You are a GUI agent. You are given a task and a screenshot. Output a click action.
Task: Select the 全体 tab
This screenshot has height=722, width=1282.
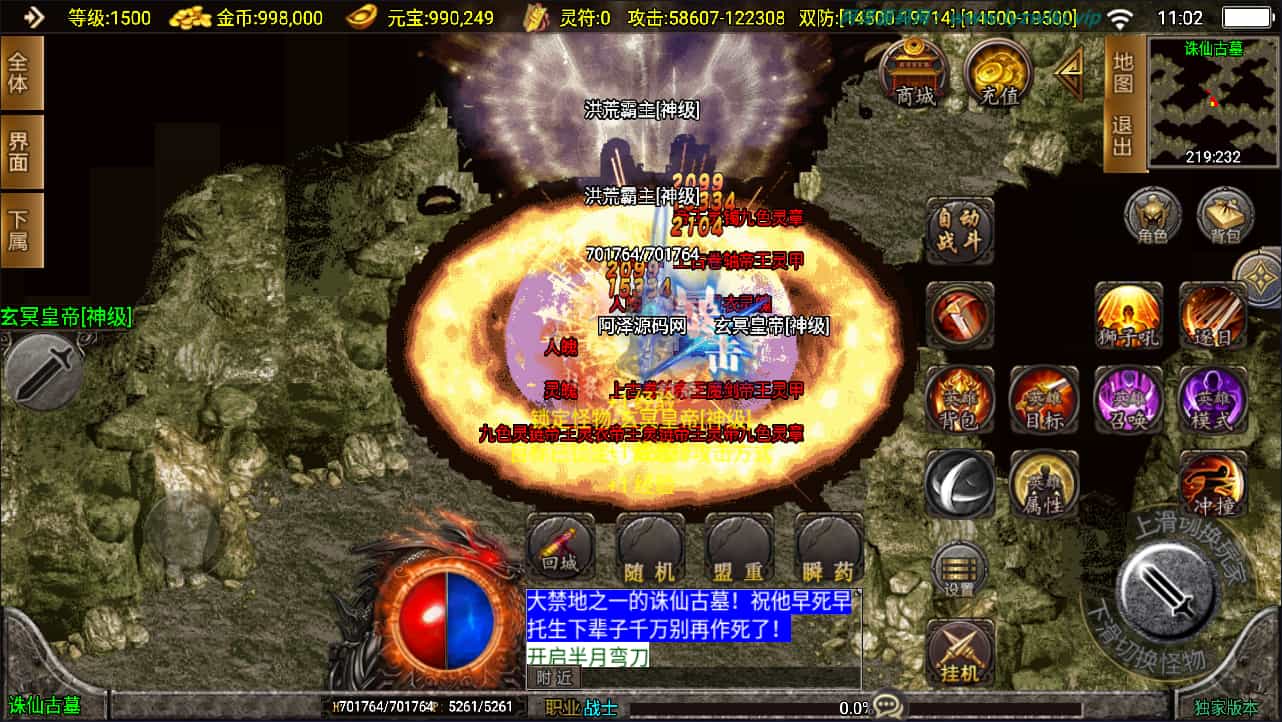point(20,73)
